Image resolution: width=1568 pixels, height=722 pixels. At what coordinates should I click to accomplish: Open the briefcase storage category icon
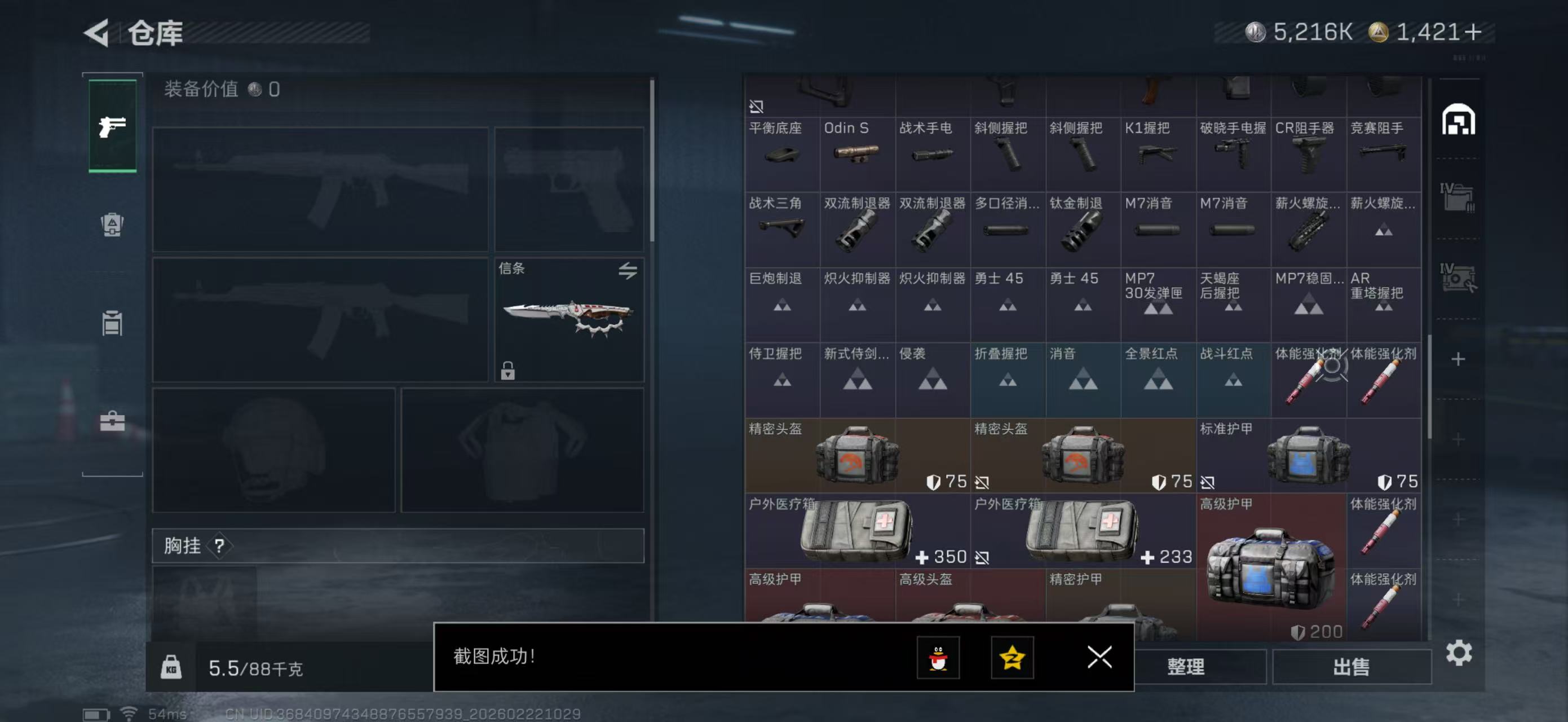pos(112,420)
